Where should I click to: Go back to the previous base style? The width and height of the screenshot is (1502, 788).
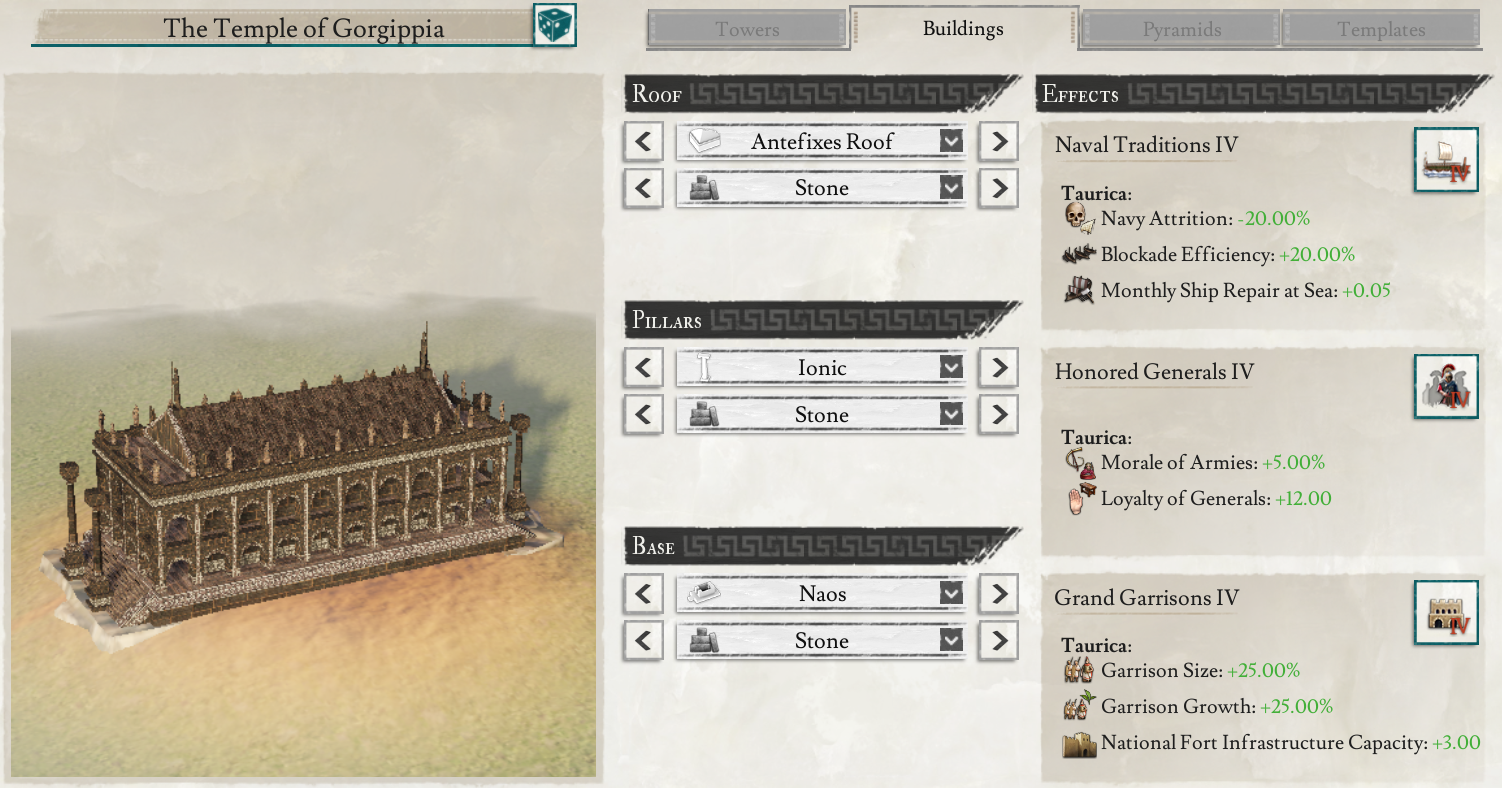643,594
